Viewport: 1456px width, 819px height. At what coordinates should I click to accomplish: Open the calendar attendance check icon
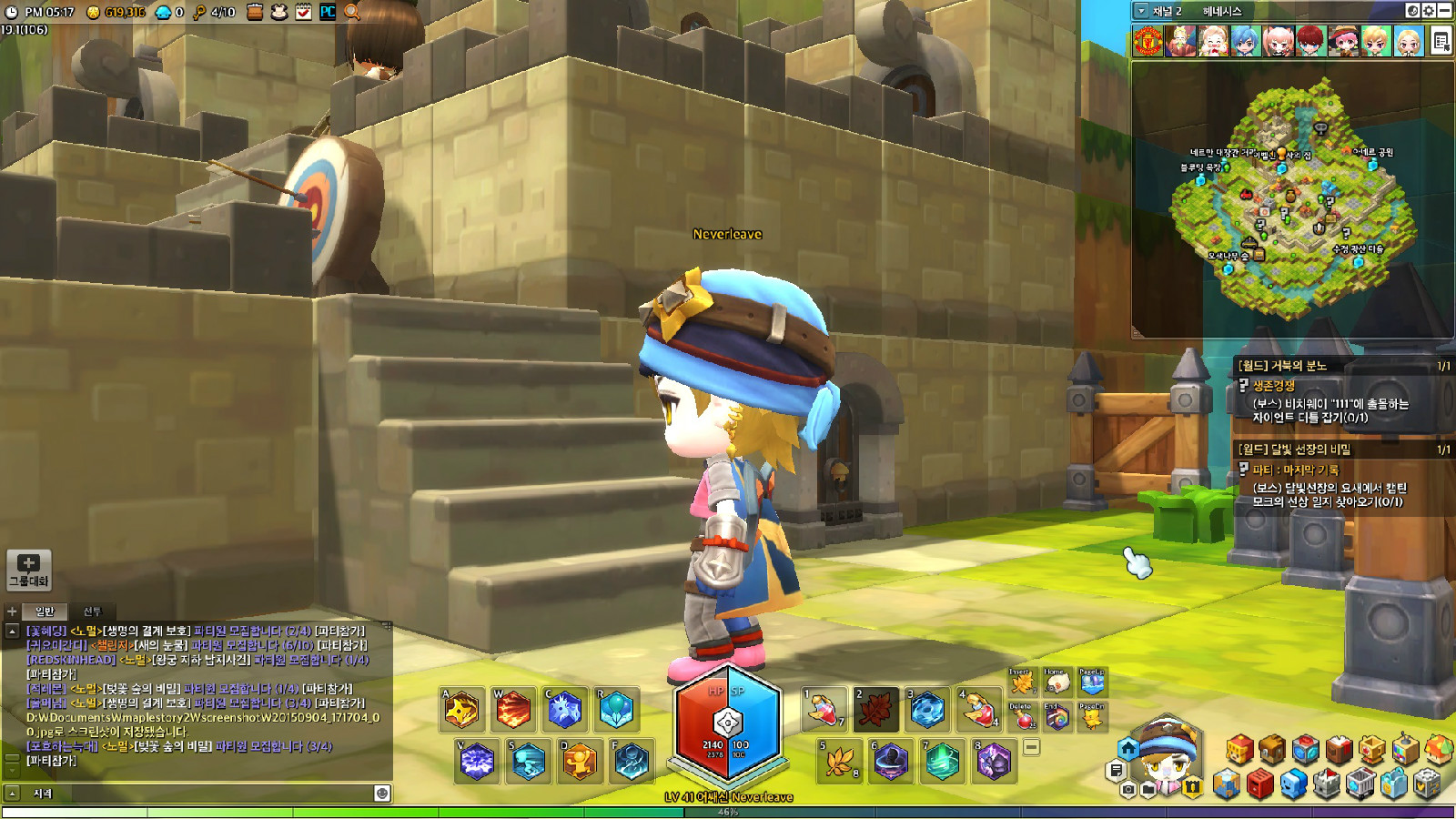coord(304,12)
